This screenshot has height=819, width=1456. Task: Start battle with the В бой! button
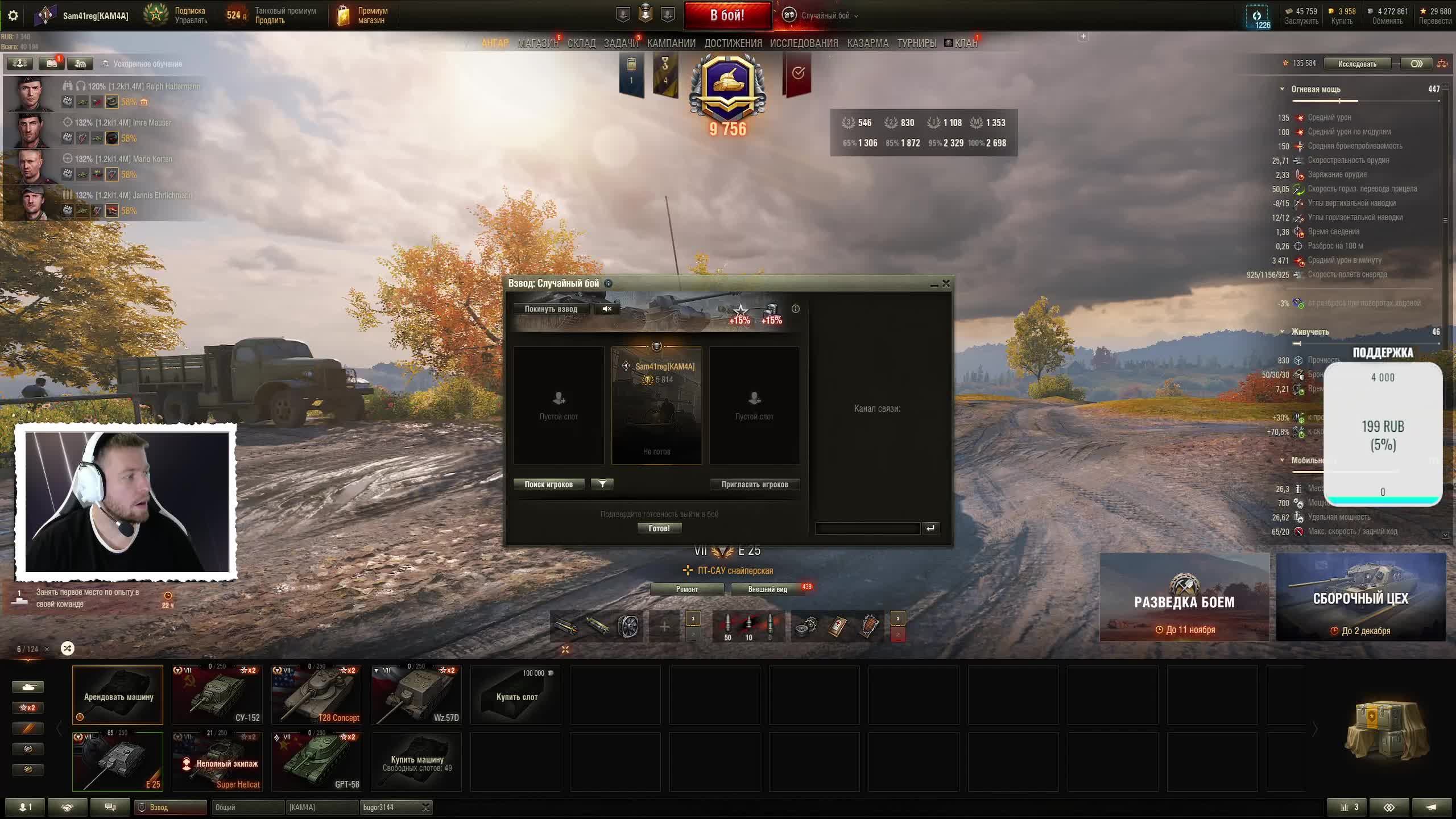727,15
